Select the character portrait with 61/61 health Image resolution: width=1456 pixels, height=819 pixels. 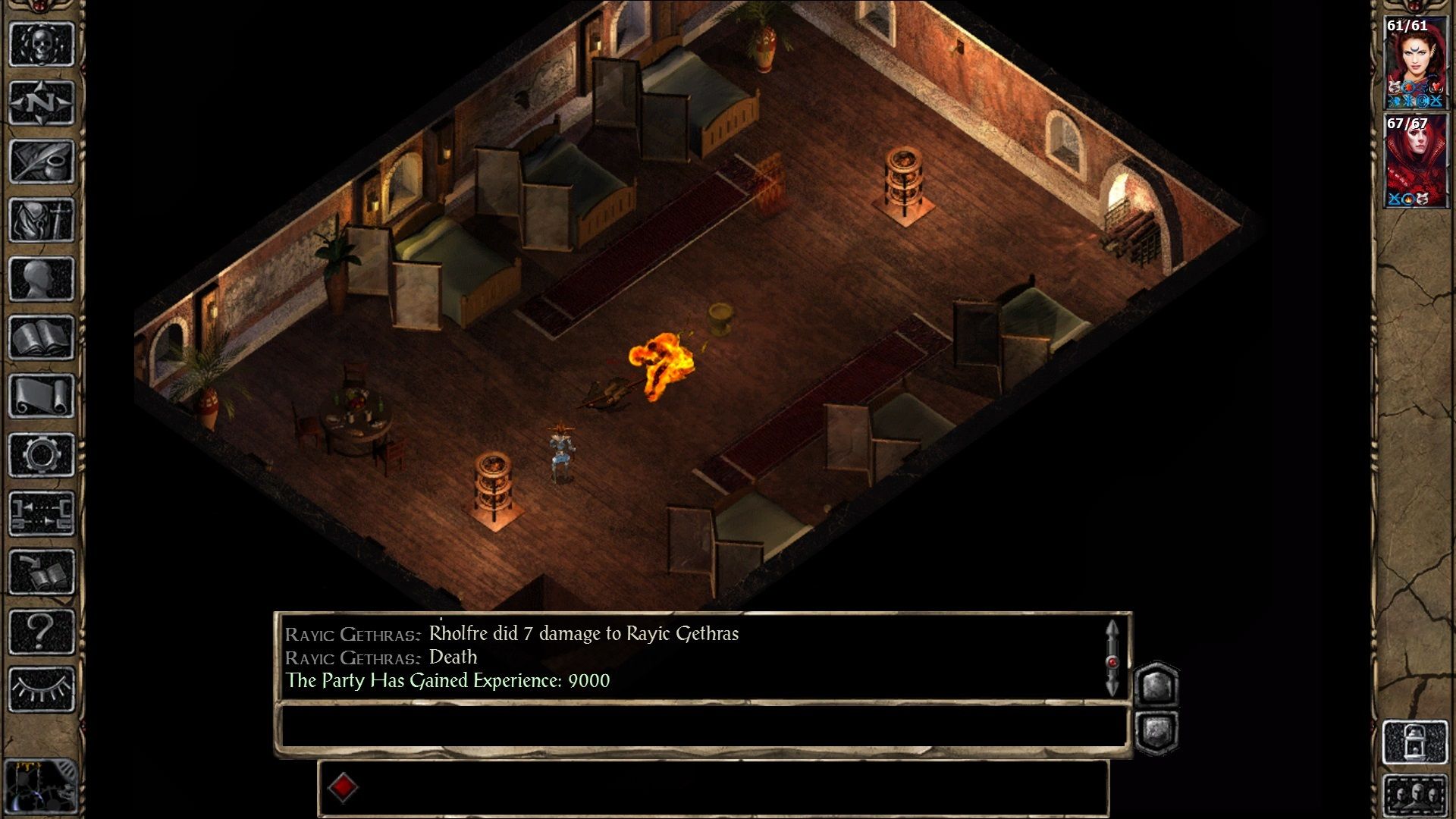[x=1415, y=64]
